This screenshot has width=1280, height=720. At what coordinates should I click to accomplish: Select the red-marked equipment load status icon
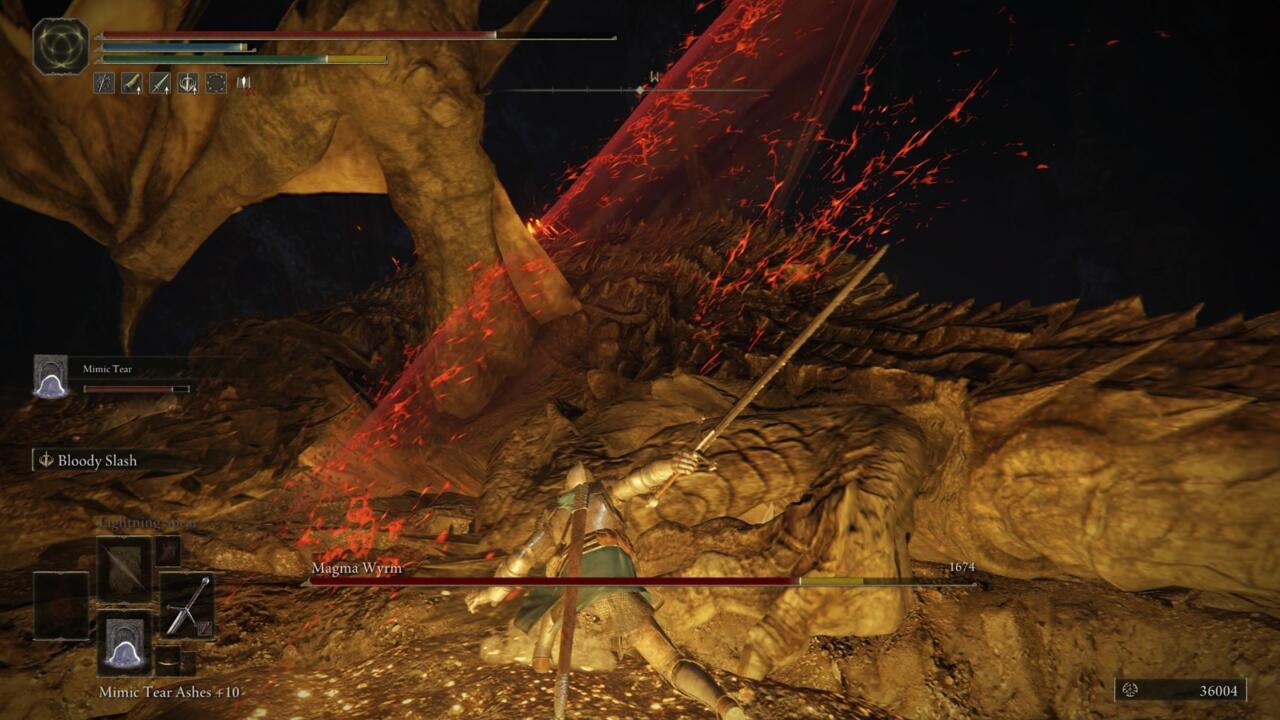(243, 84)
